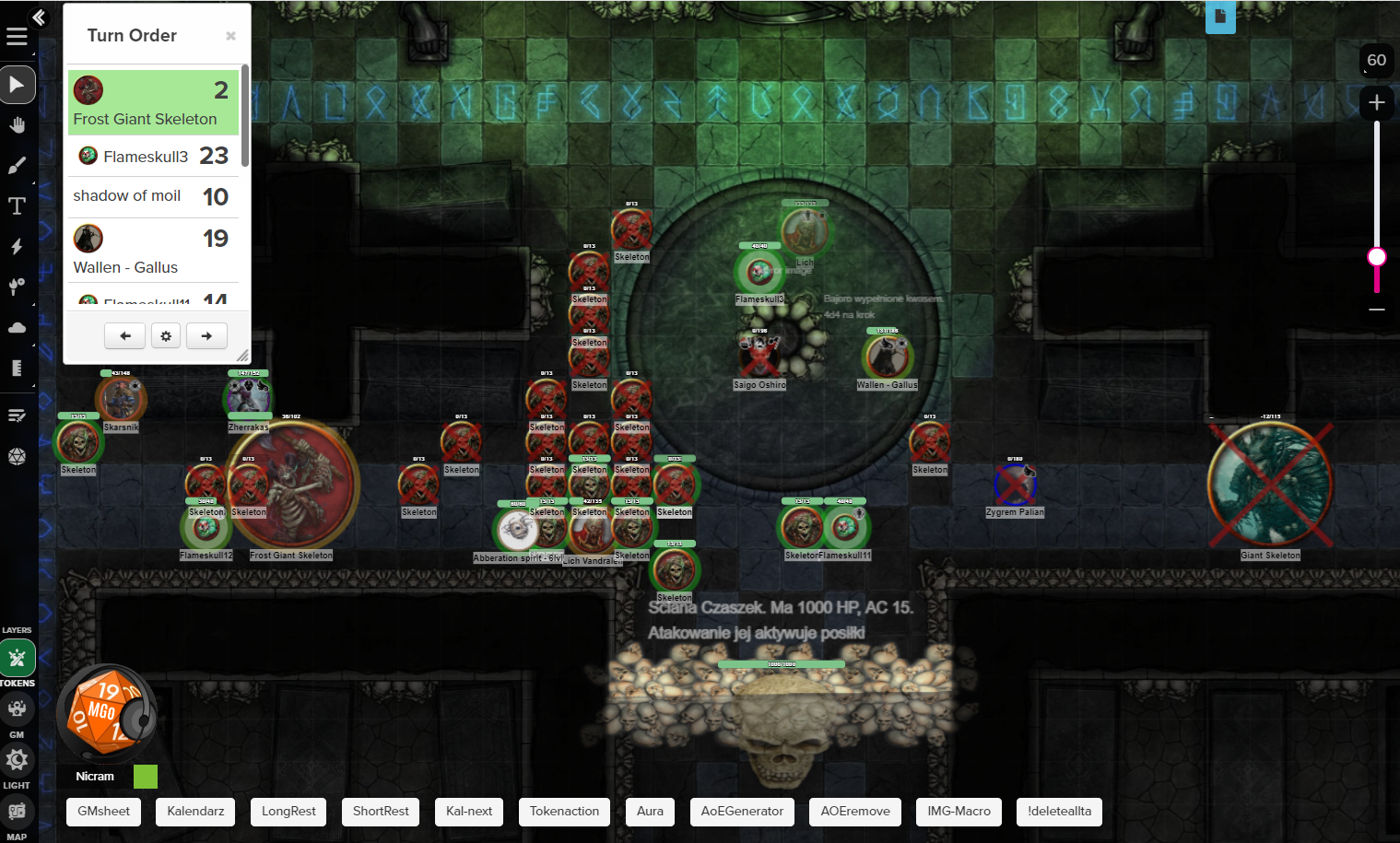This screenshot has width=1400, height=843.
Task: Click the !deletealIta macro button
Action: (x=1059, y=812)
